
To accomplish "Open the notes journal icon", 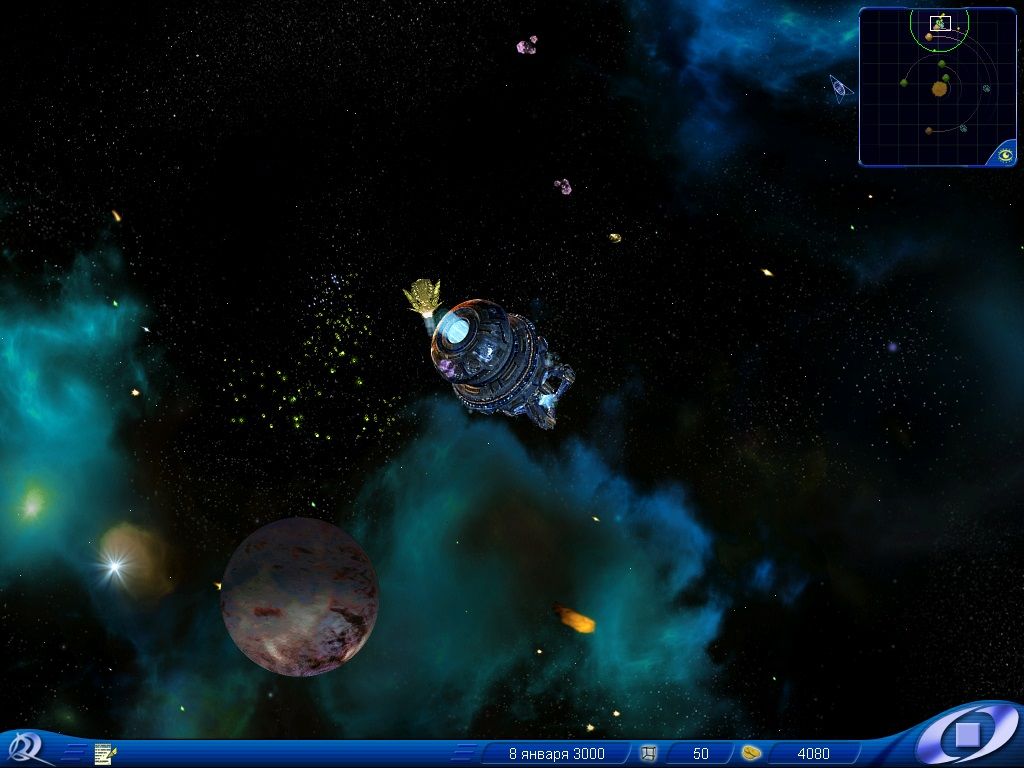I will (104, 753).
